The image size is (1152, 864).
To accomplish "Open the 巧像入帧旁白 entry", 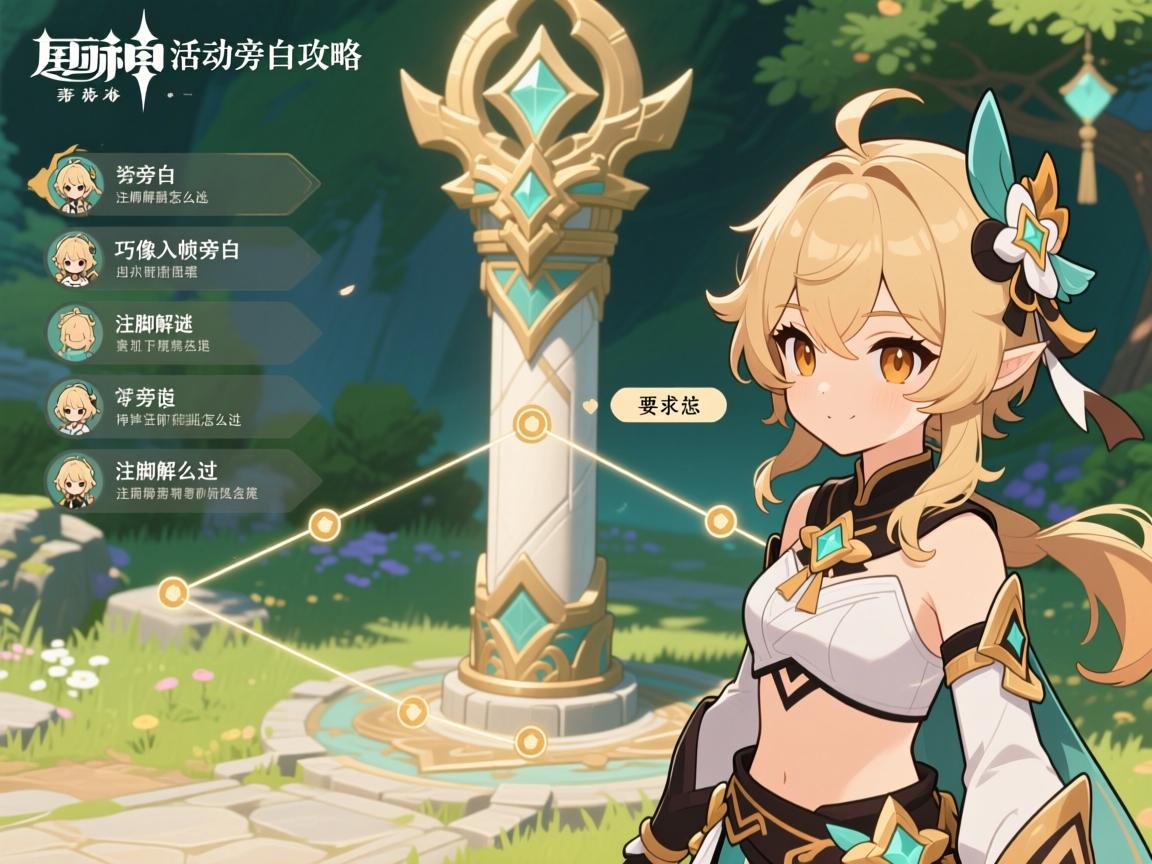I will coord(180,259).
